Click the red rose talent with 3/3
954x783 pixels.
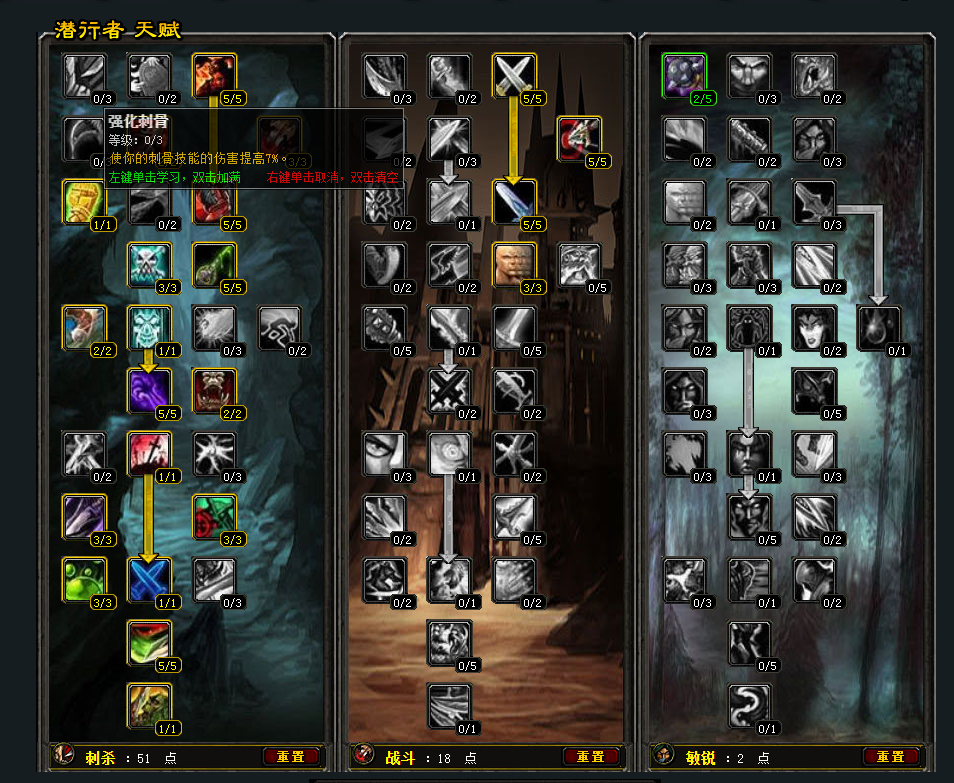214,516
